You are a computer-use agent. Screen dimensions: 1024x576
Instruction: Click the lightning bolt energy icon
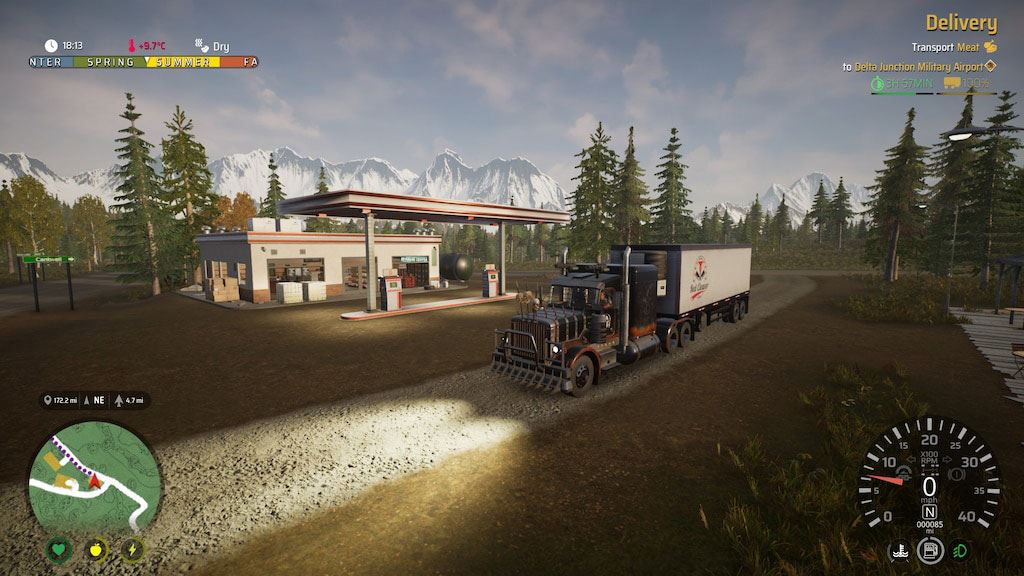click(x=133, y=550)
